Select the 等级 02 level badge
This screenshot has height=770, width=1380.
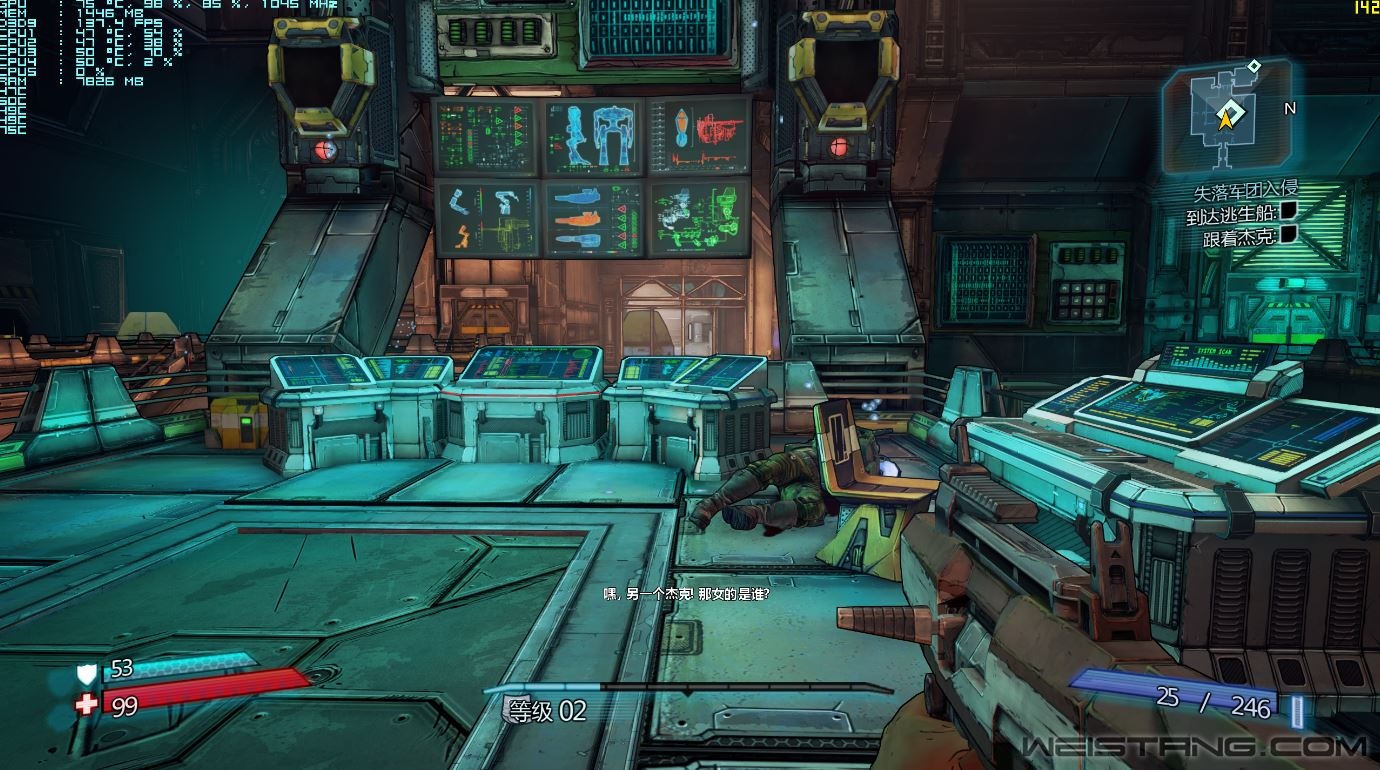click(544, 711)
